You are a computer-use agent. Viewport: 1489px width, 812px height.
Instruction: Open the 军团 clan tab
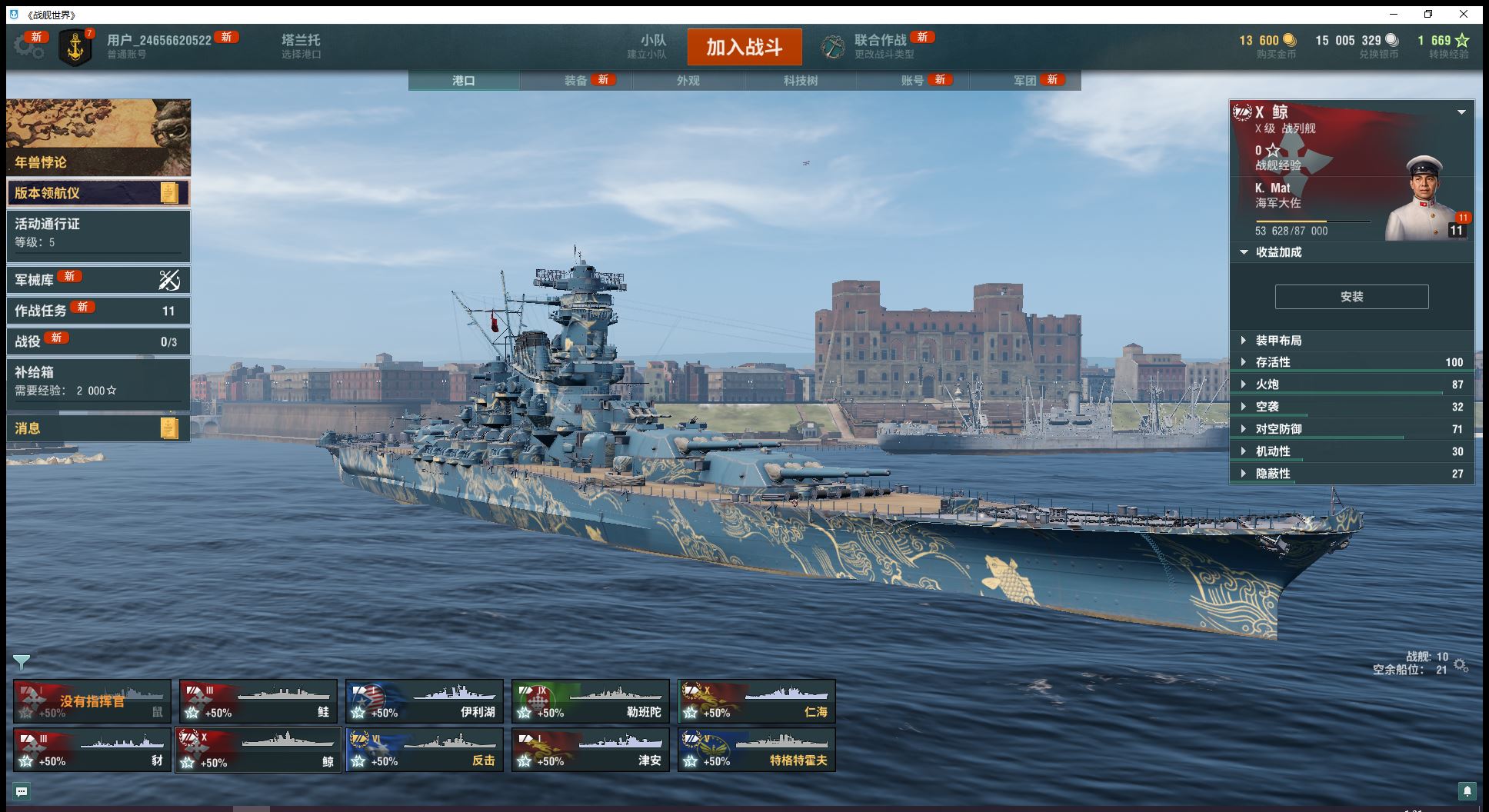[x=1025, y=81]
